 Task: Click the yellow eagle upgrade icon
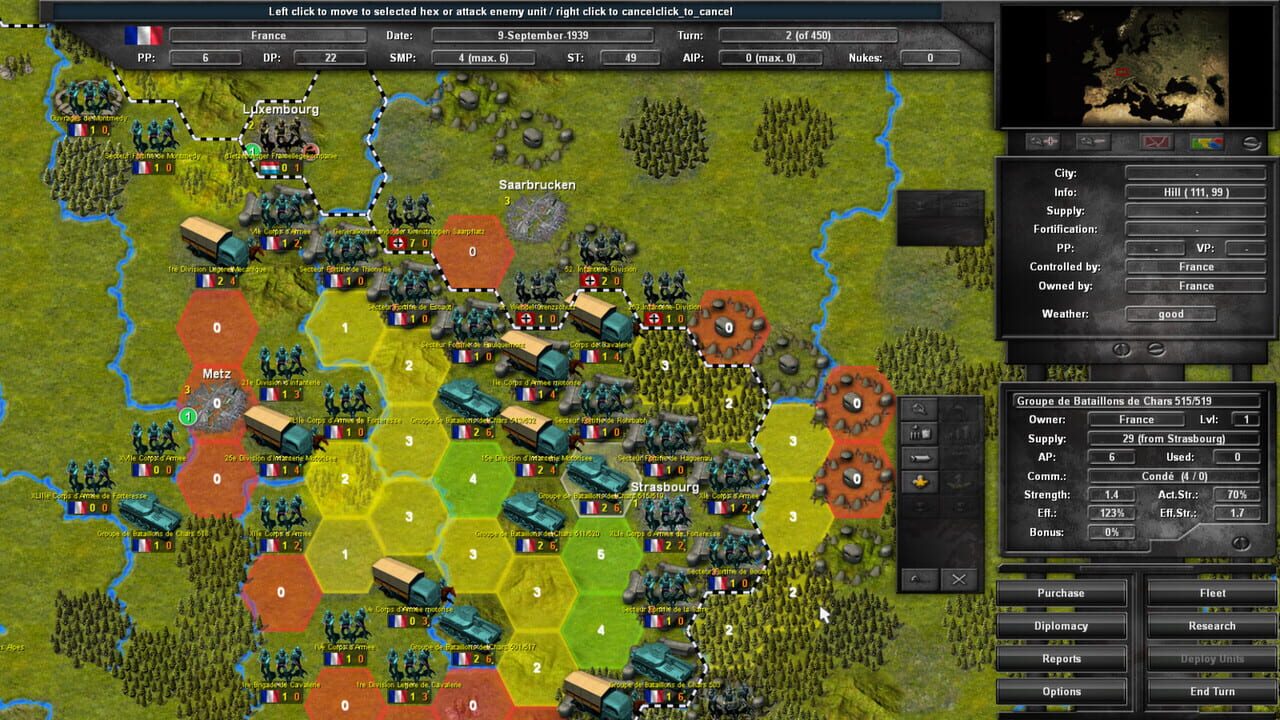click(921, 481)
